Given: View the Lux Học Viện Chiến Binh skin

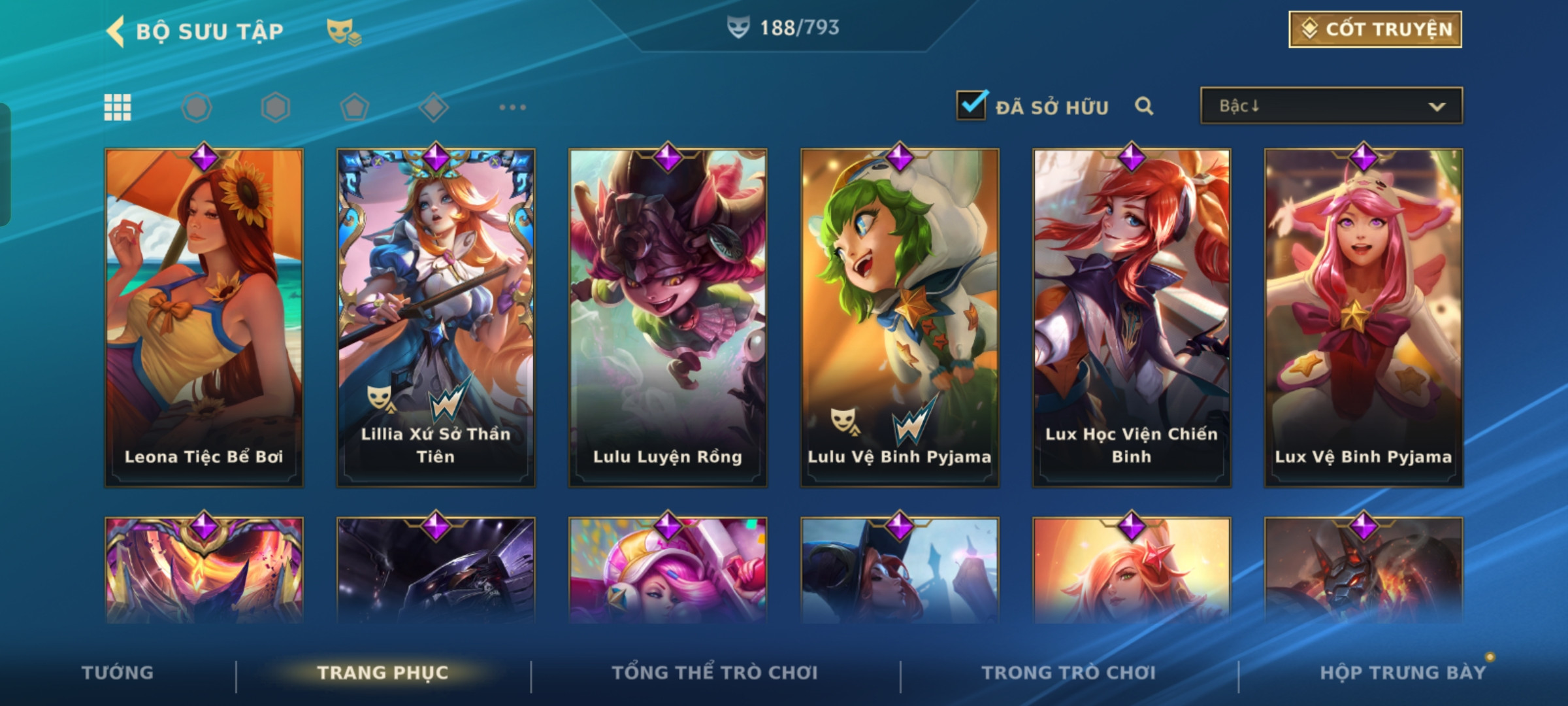Looking at the screenshot, I should (1132, 318).
